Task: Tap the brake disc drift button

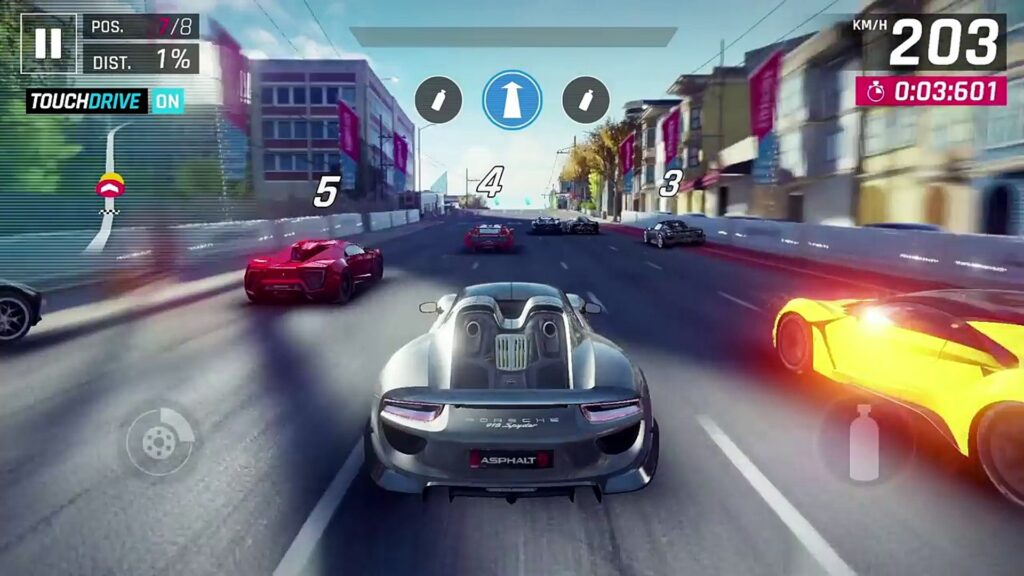Action: [160, 440]
